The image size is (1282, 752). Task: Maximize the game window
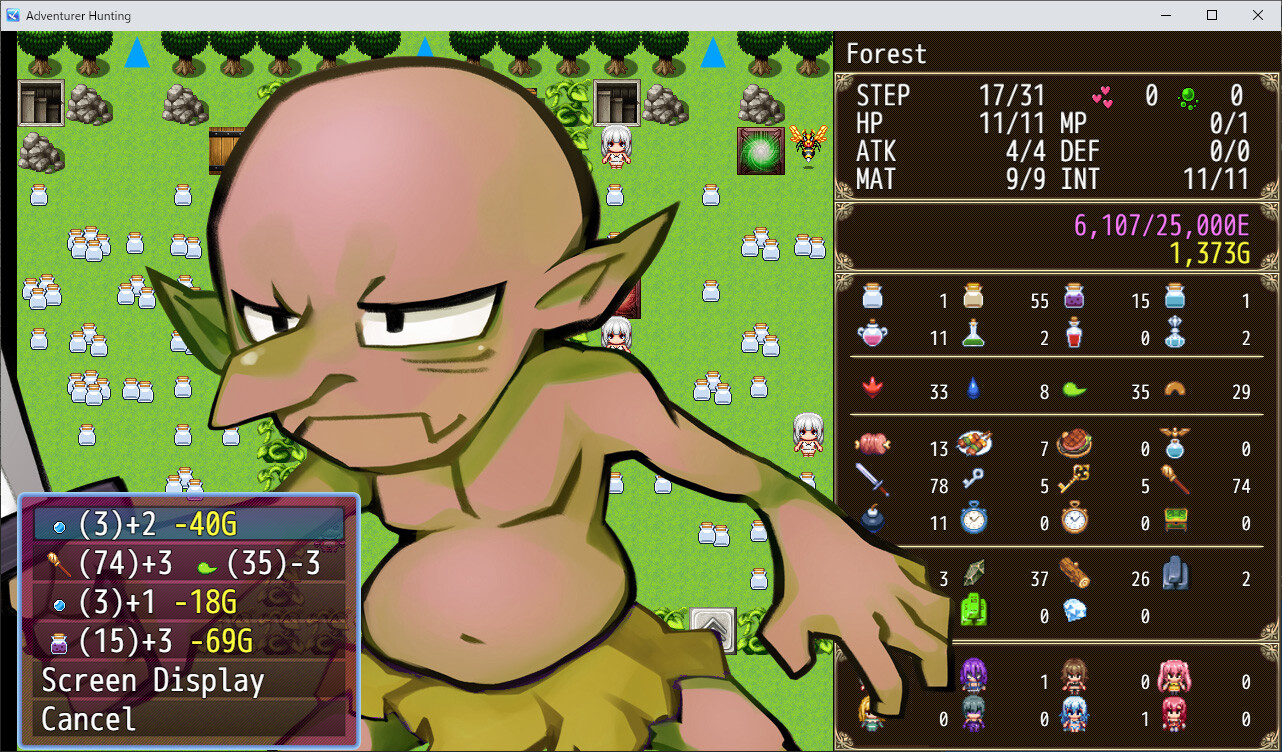(x=1212, y=15)
